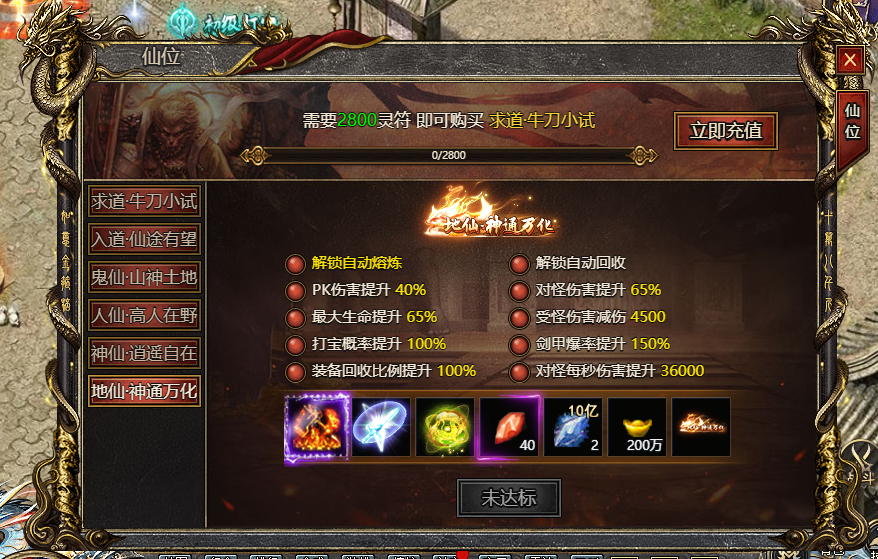Switch to the 入道·仙途有望 tier

coord(144,239)
